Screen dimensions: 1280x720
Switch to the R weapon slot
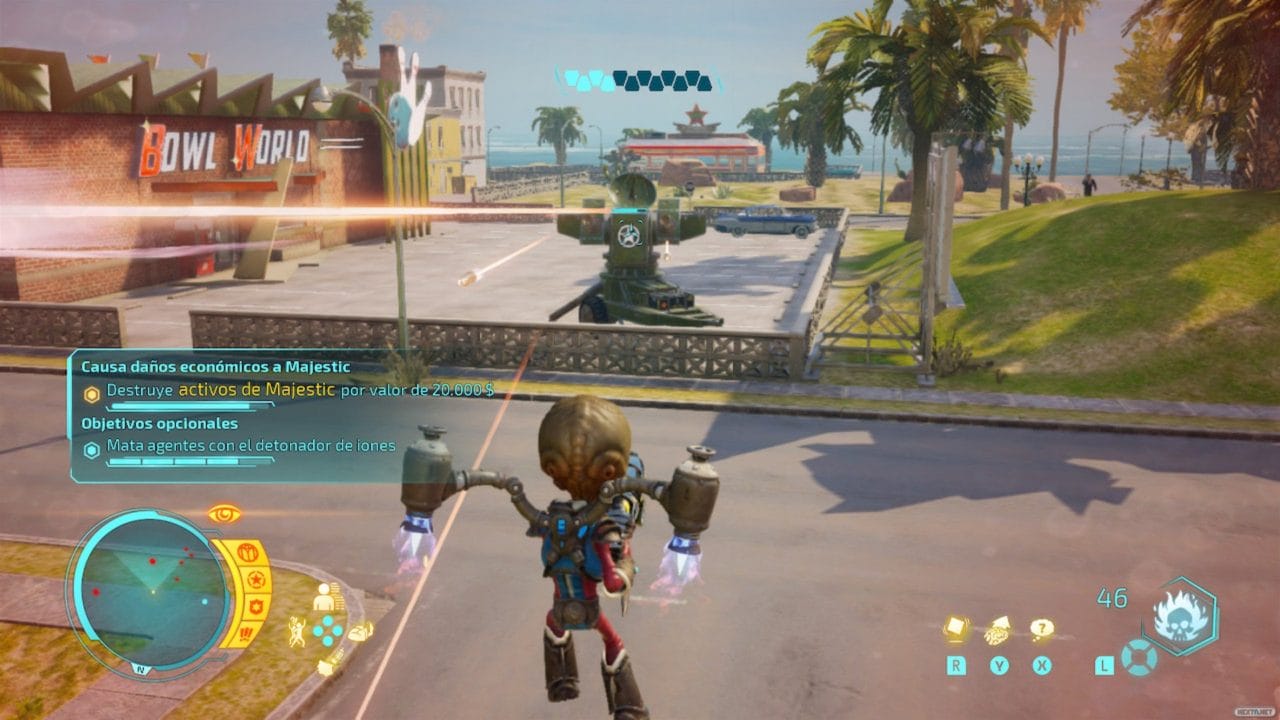956,665
